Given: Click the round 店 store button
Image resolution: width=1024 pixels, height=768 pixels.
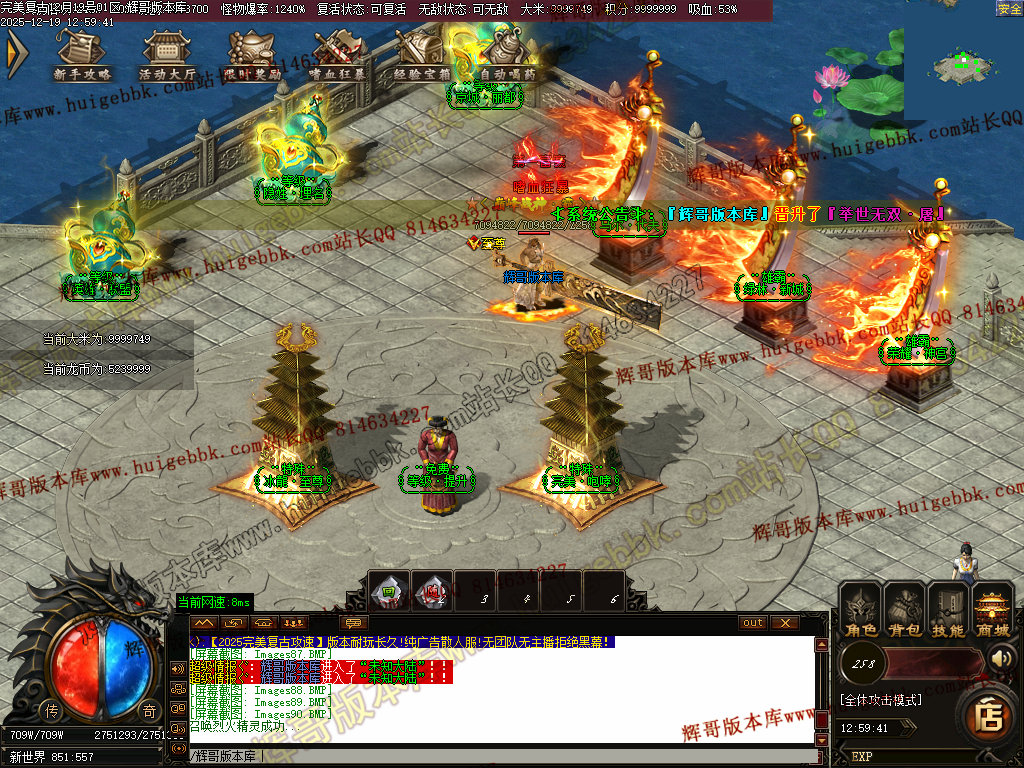Looking at the screenshot, I should tap(988, 716).
